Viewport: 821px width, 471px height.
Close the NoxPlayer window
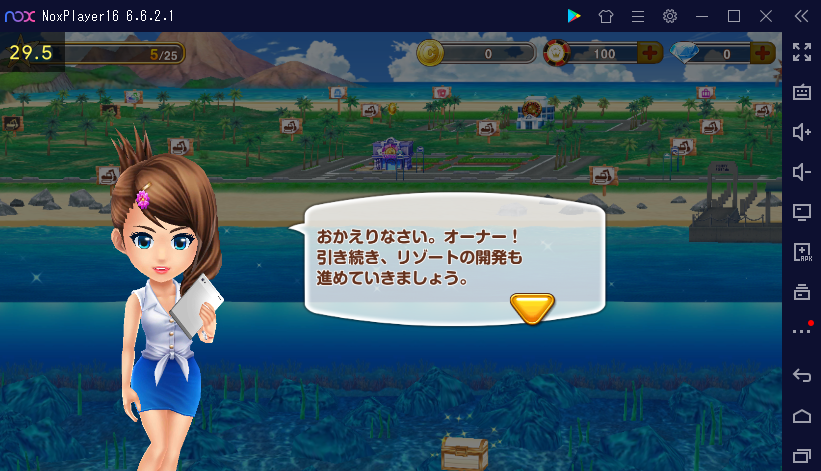coord(765,16)
